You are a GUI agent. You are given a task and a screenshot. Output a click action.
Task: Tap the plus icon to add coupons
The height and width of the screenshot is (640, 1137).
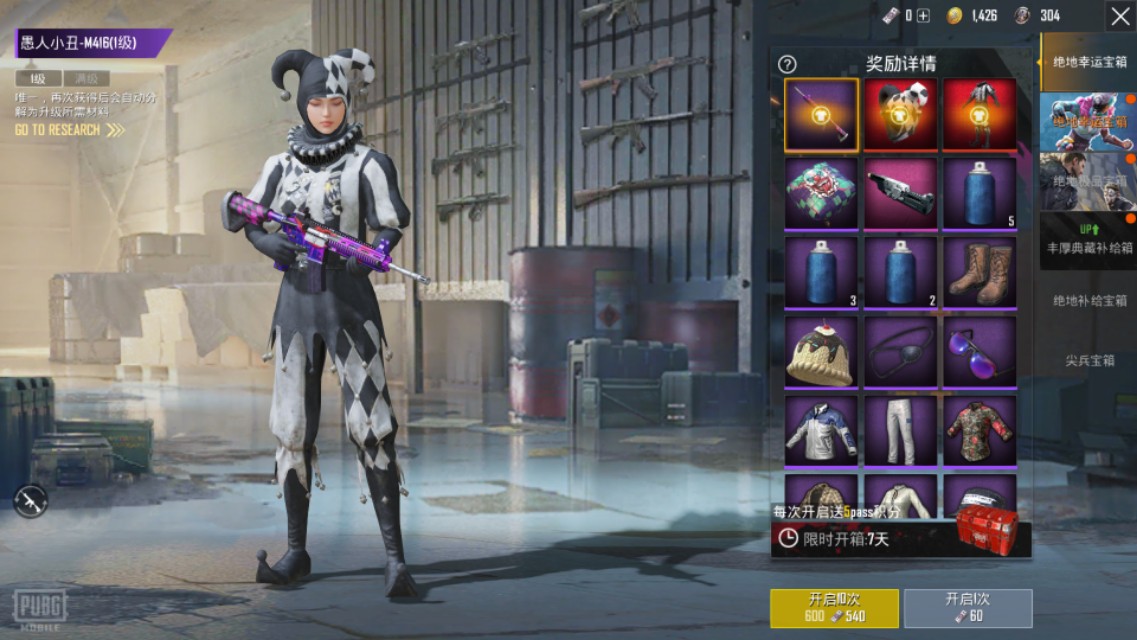click(923, 15)
